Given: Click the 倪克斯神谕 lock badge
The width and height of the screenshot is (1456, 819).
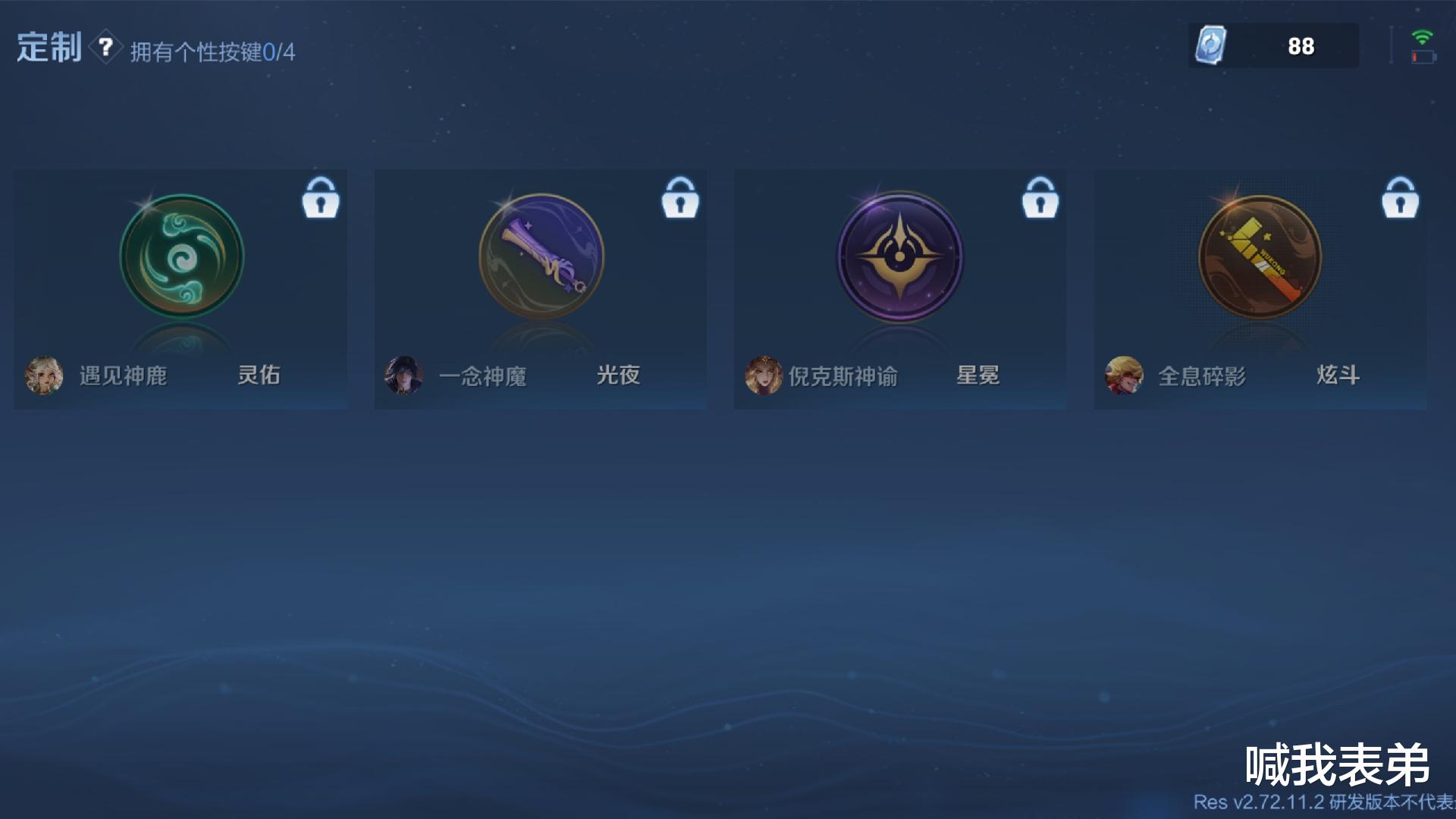Looking at the screenshot, I should point(1040,199).
